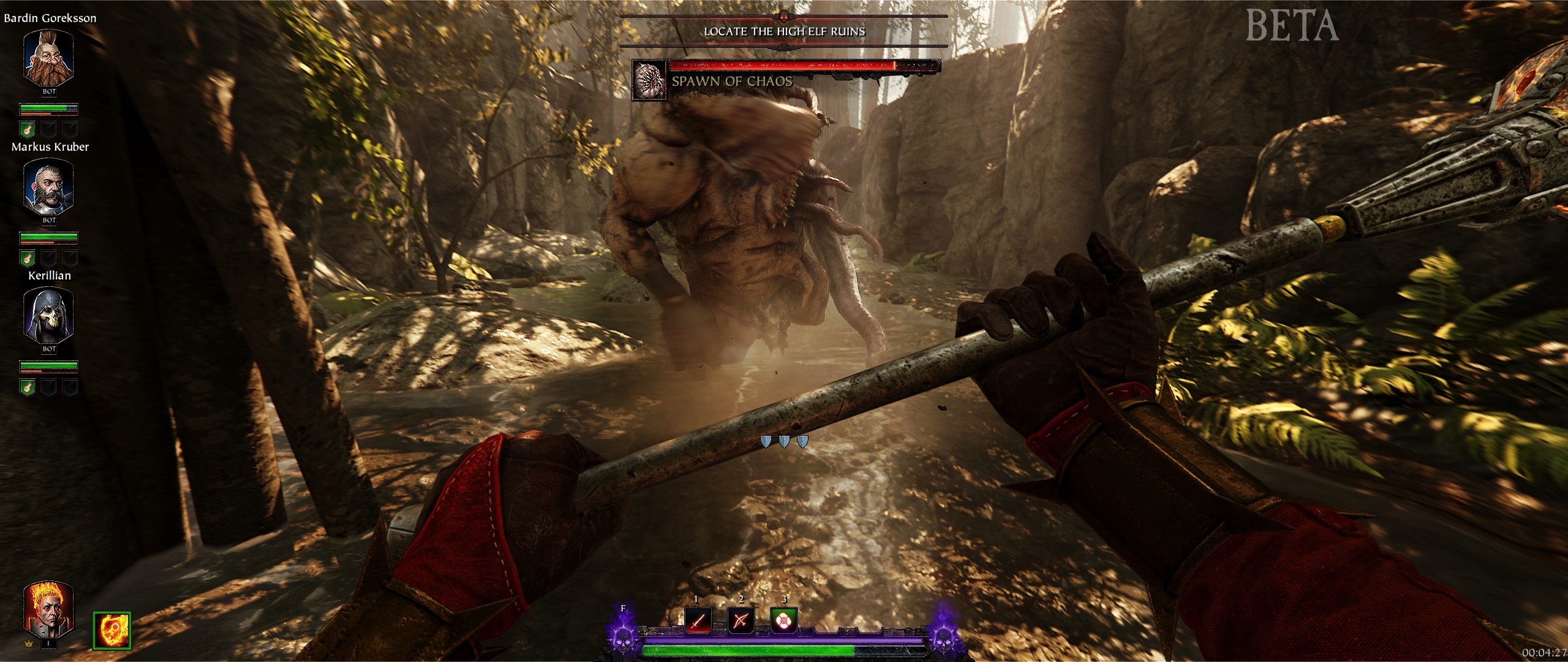
Task: Click Bardin's green healing item icon
Action: point(28,129)
